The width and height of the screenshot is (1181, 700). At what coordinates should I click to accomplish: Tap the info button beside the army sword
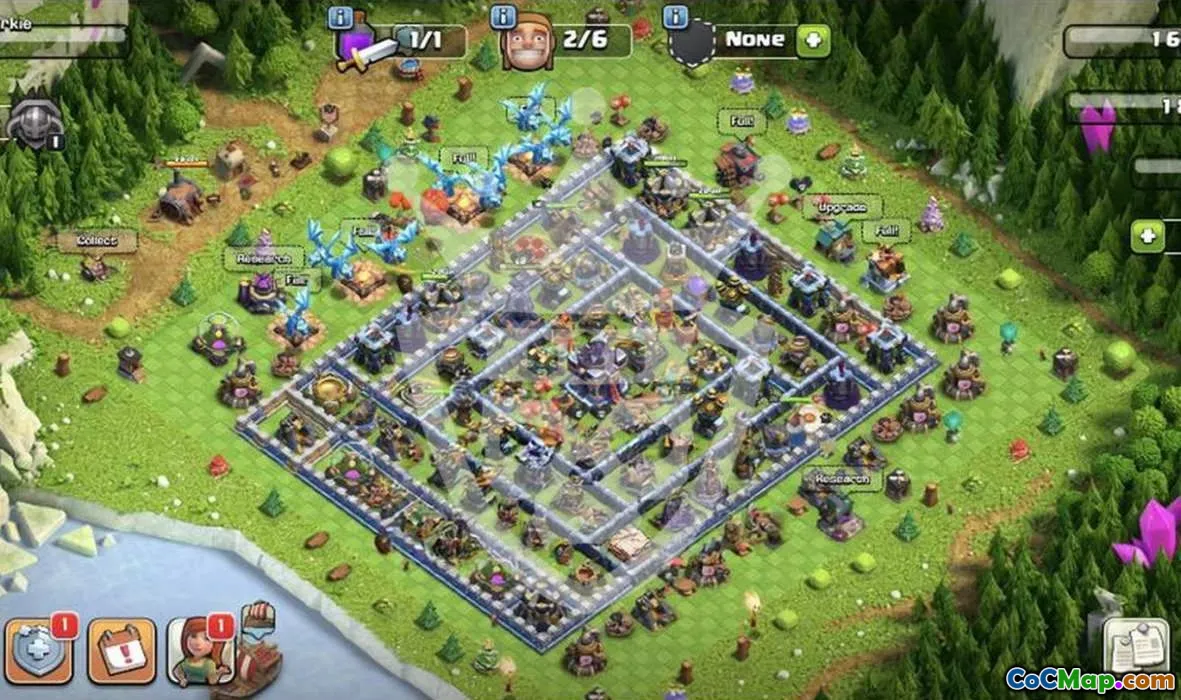click(340, 18)
